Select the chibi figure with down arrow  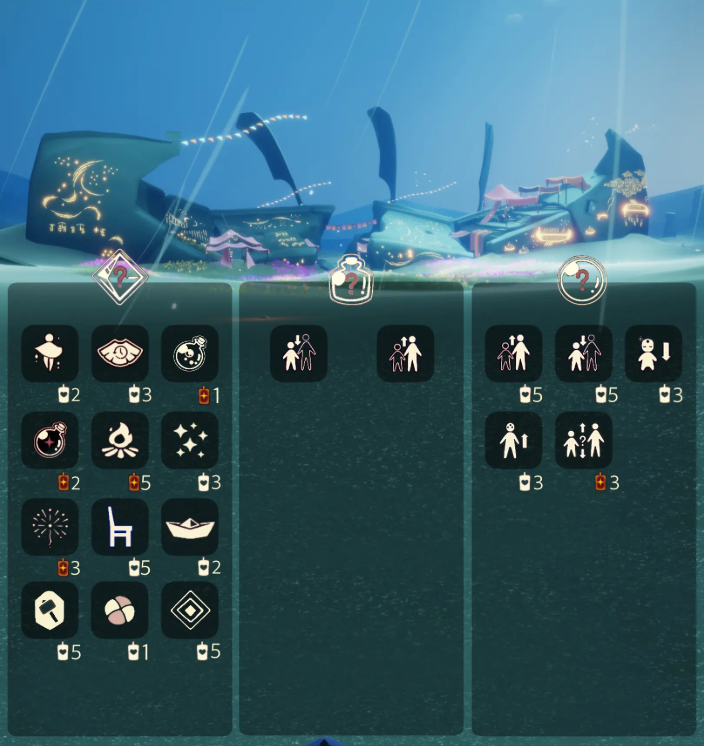tap(654, 353)
